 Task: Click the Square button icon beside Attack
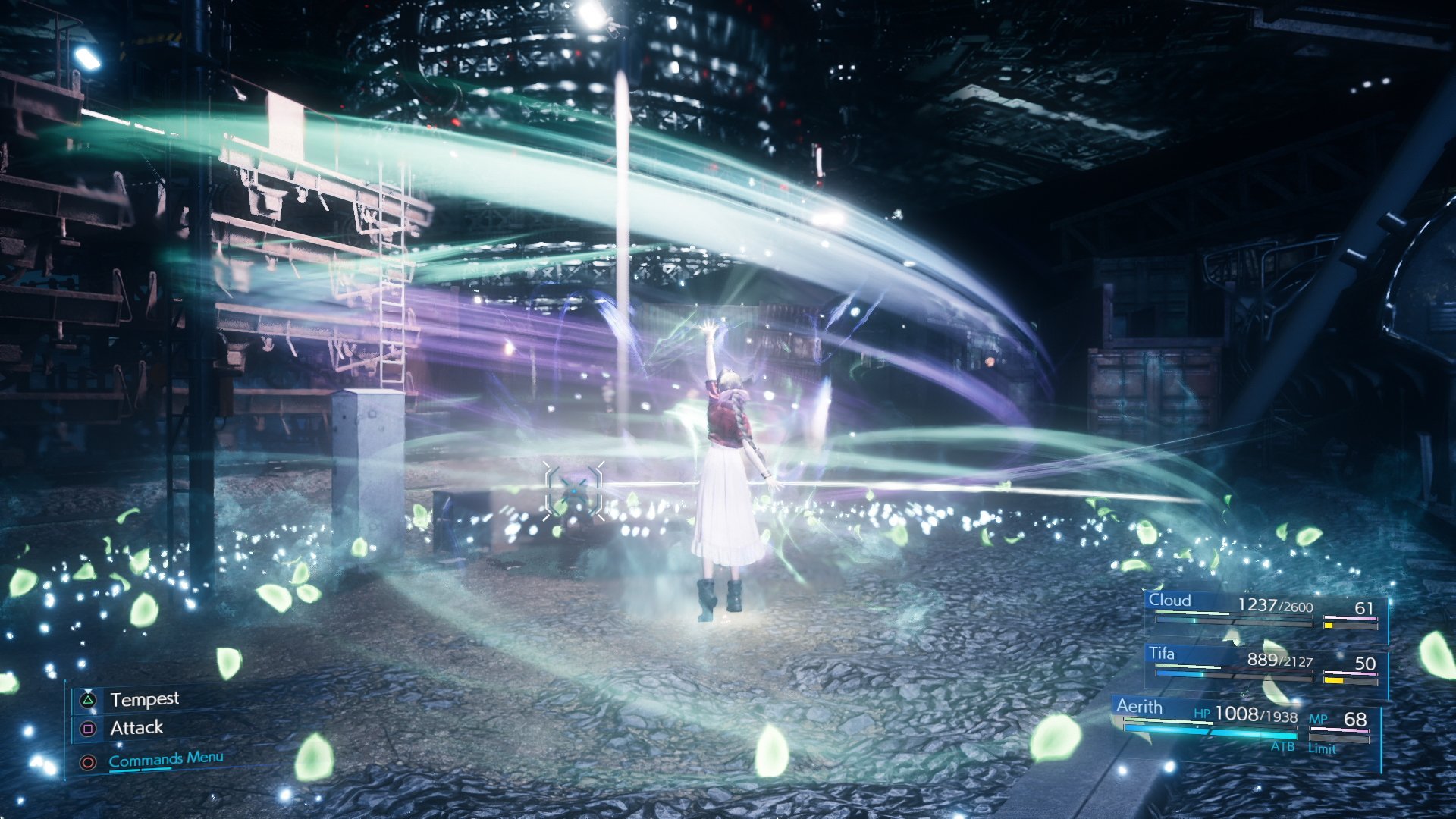[89, 727]
